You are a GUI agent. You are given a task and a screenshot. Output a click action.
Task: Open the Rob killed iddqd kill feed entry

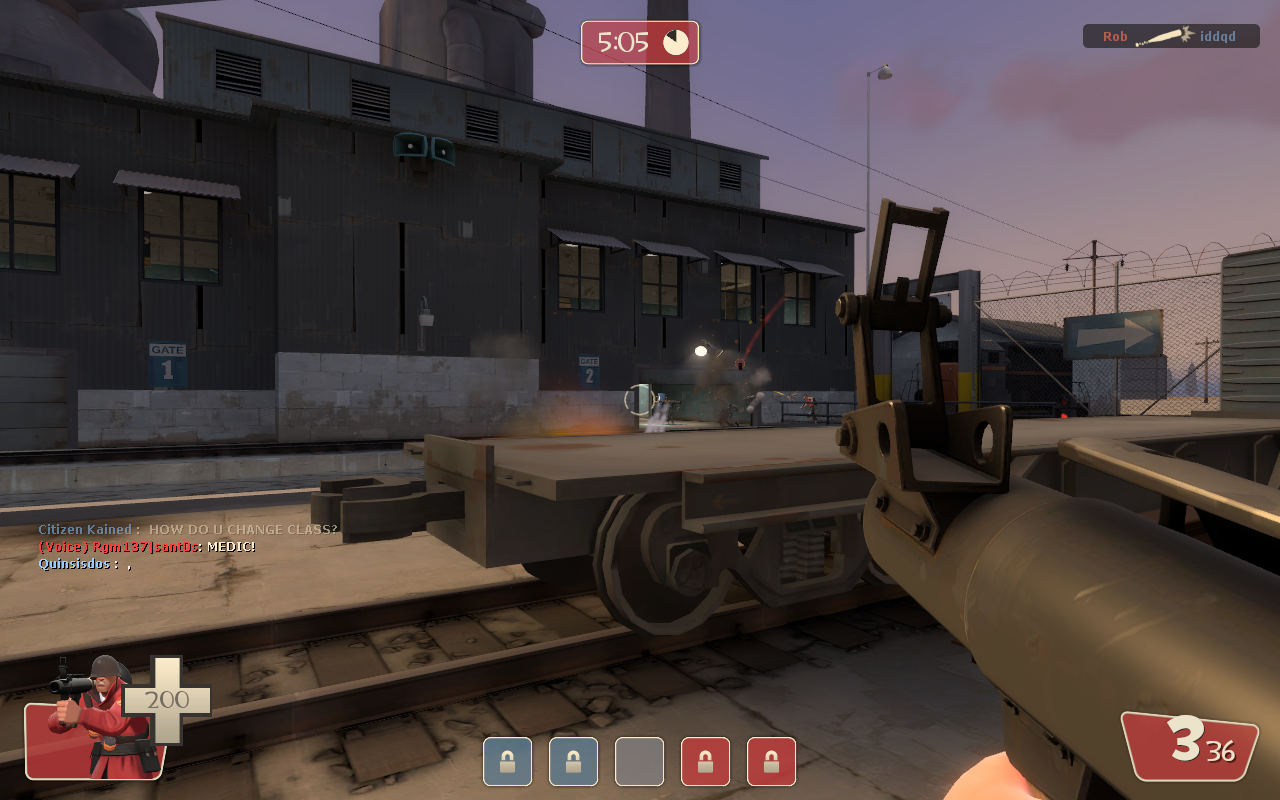click(x=1170, y=37)
